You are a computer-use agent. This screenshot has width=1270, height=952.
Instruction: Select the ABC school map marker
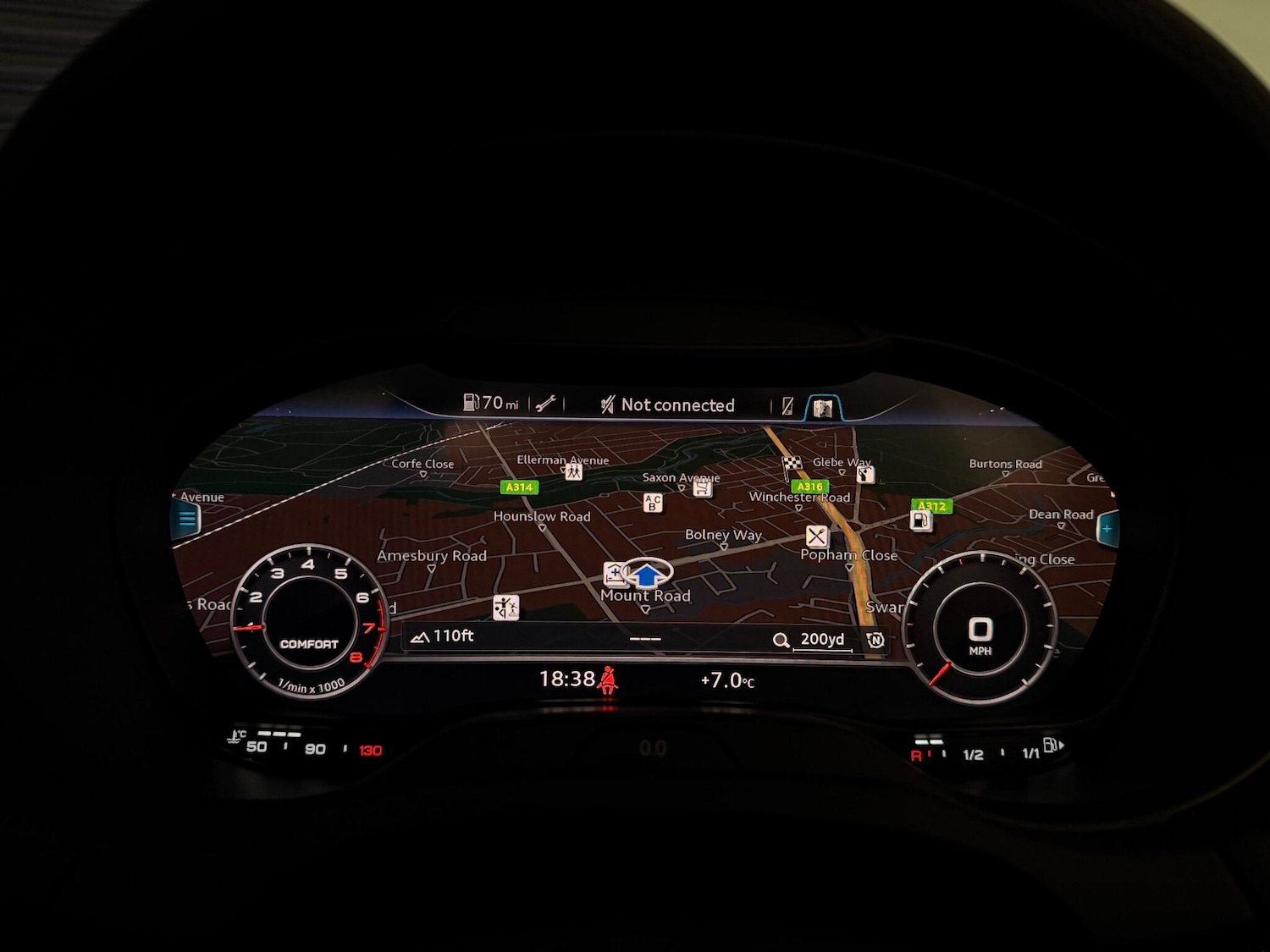click(x=652, y=503)
